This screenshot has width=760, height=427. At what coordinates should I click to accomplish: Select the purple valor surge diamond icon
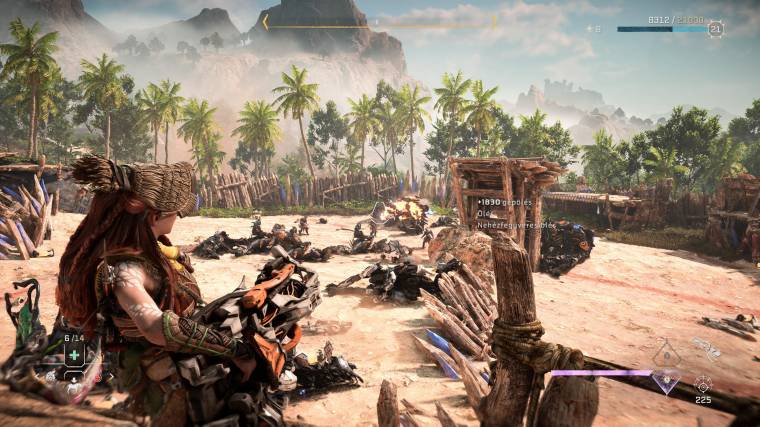point(666,379)
